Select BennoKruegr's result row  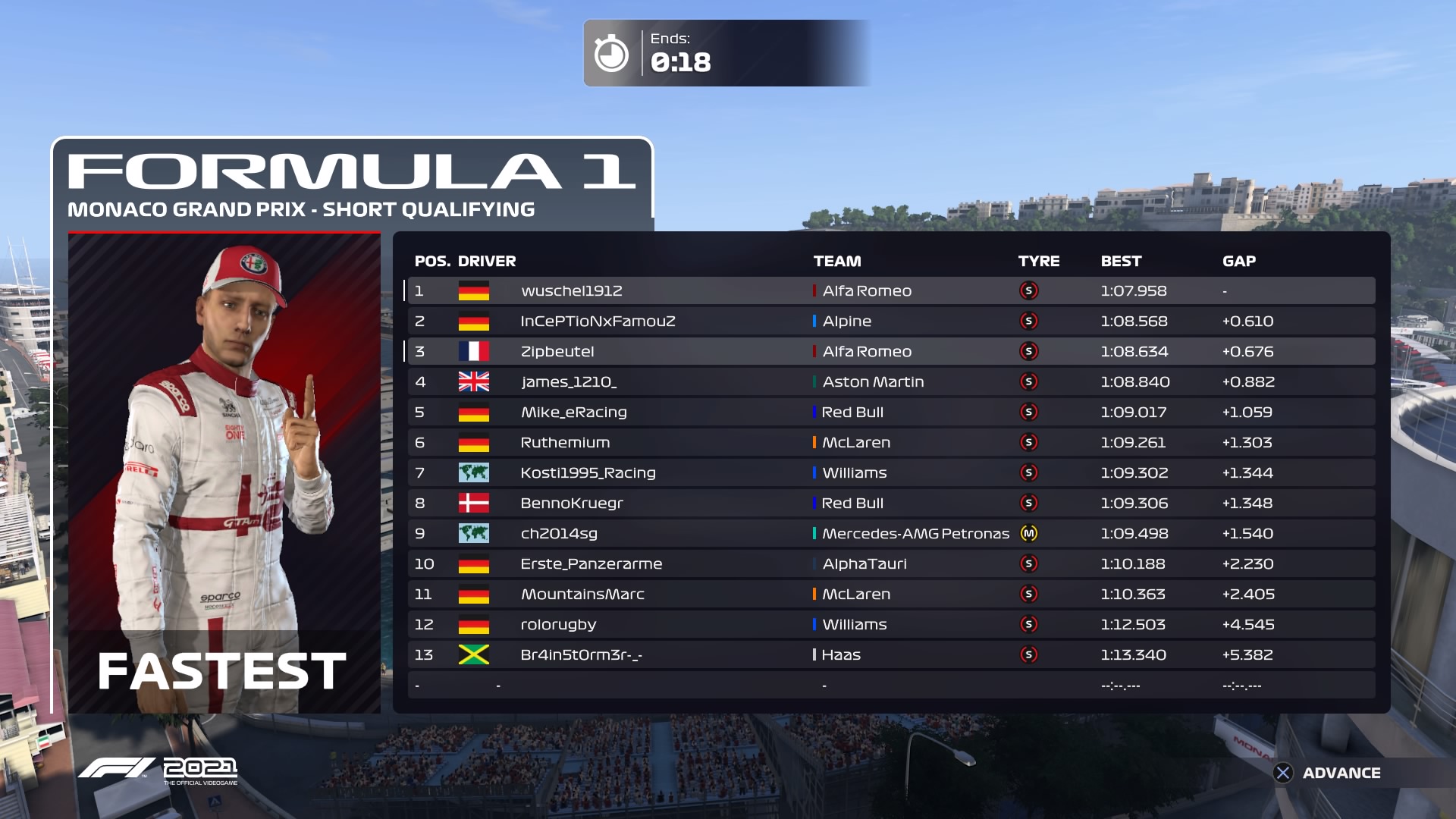(x=890, y=503)
